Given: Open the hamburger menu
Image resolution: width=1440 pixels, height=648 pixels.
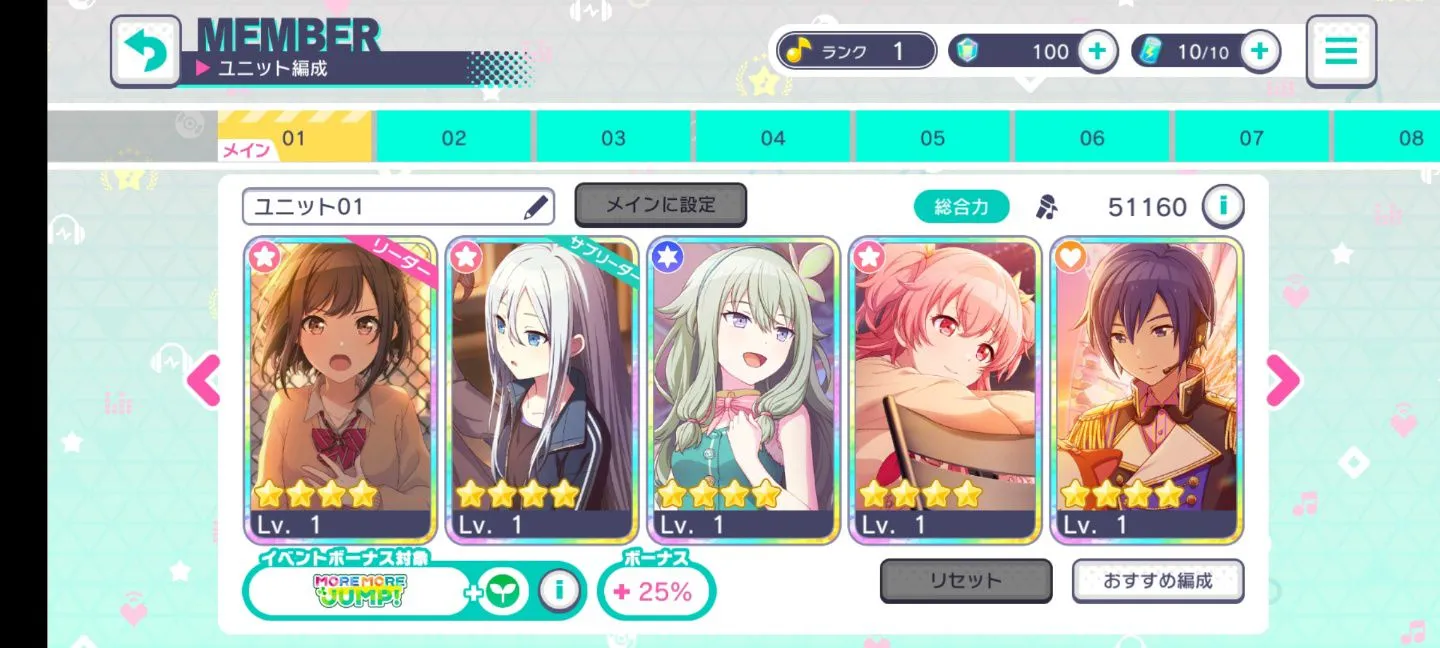Looking at the screenshot, I should click(1341, 50).
